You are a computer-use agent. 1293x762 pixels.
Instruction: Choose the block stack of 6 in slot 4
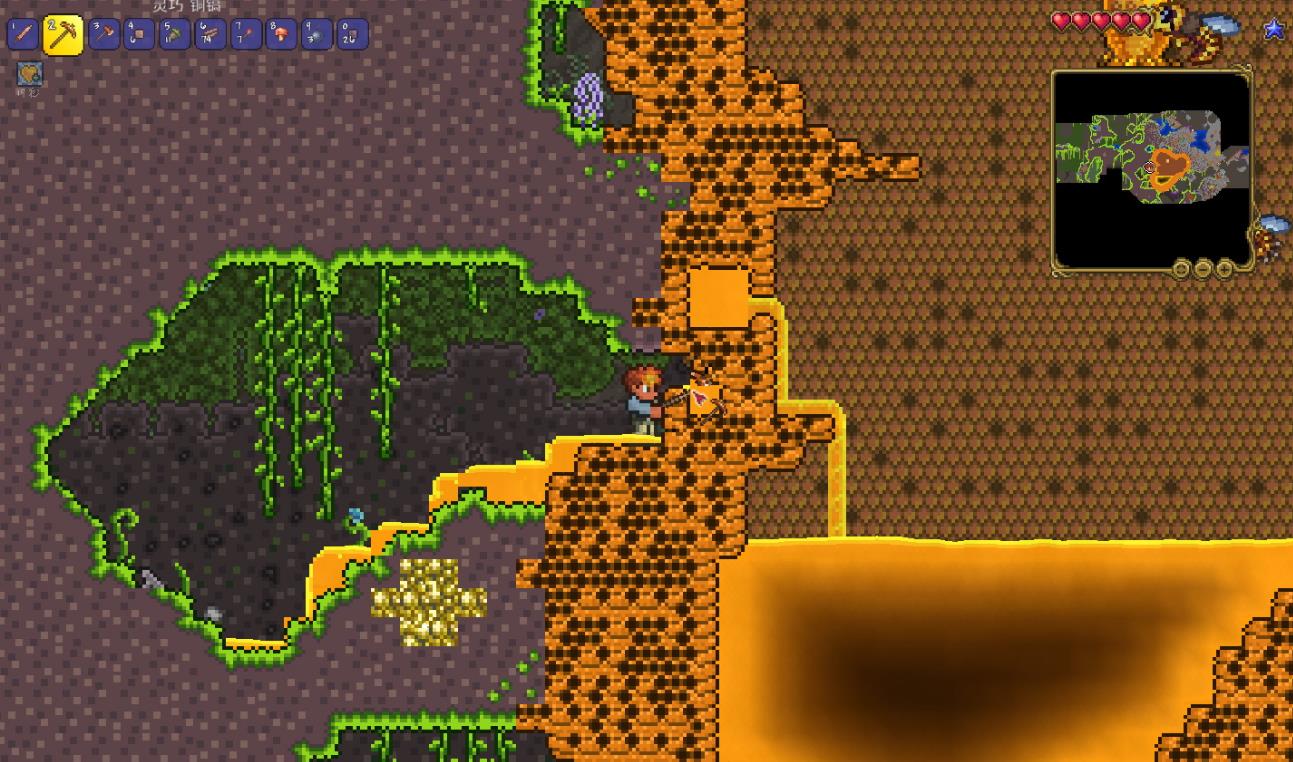pos(139,35)
